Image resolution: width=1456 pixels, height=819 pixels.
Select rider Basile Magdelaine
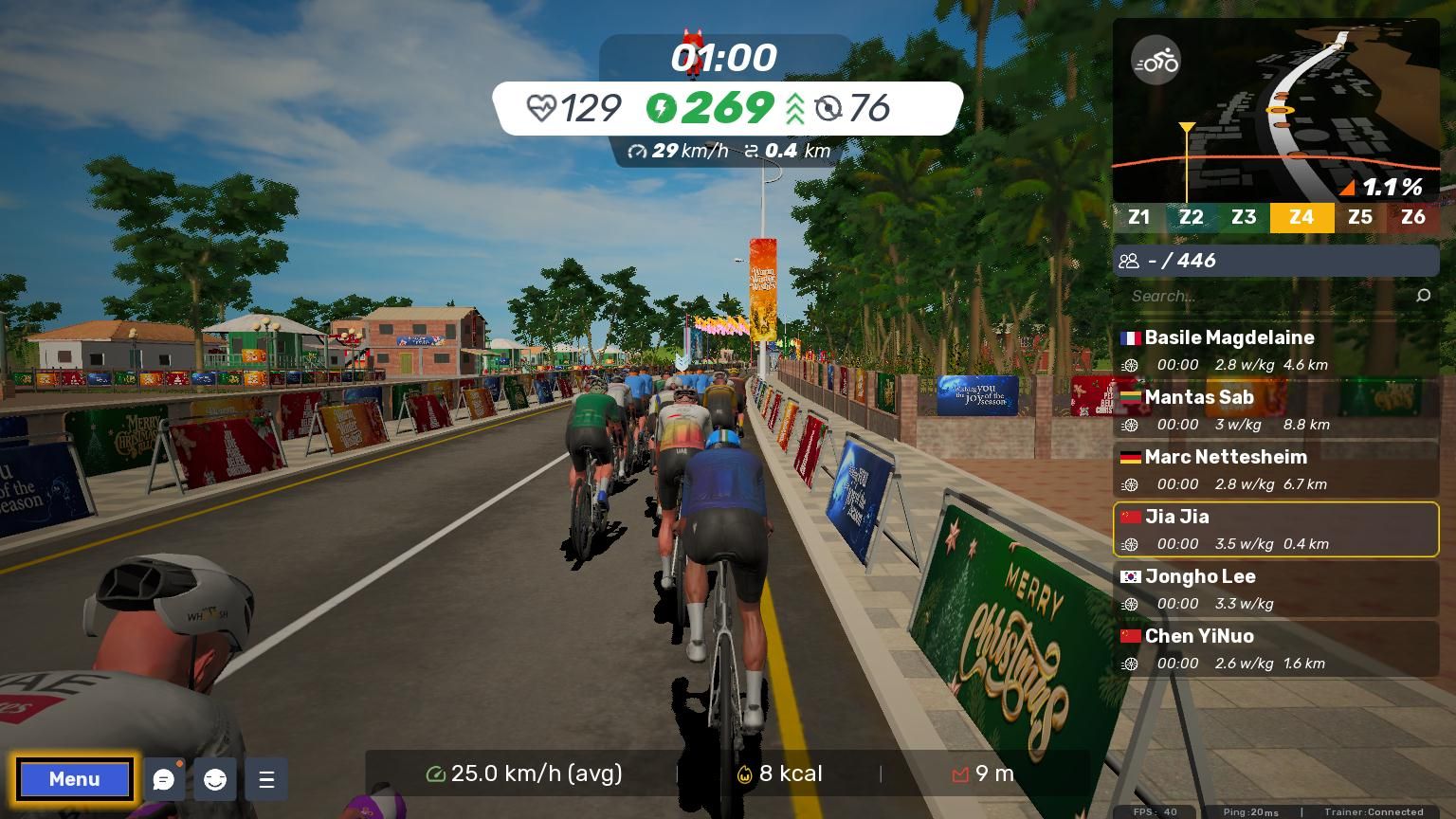[1276, 350]
